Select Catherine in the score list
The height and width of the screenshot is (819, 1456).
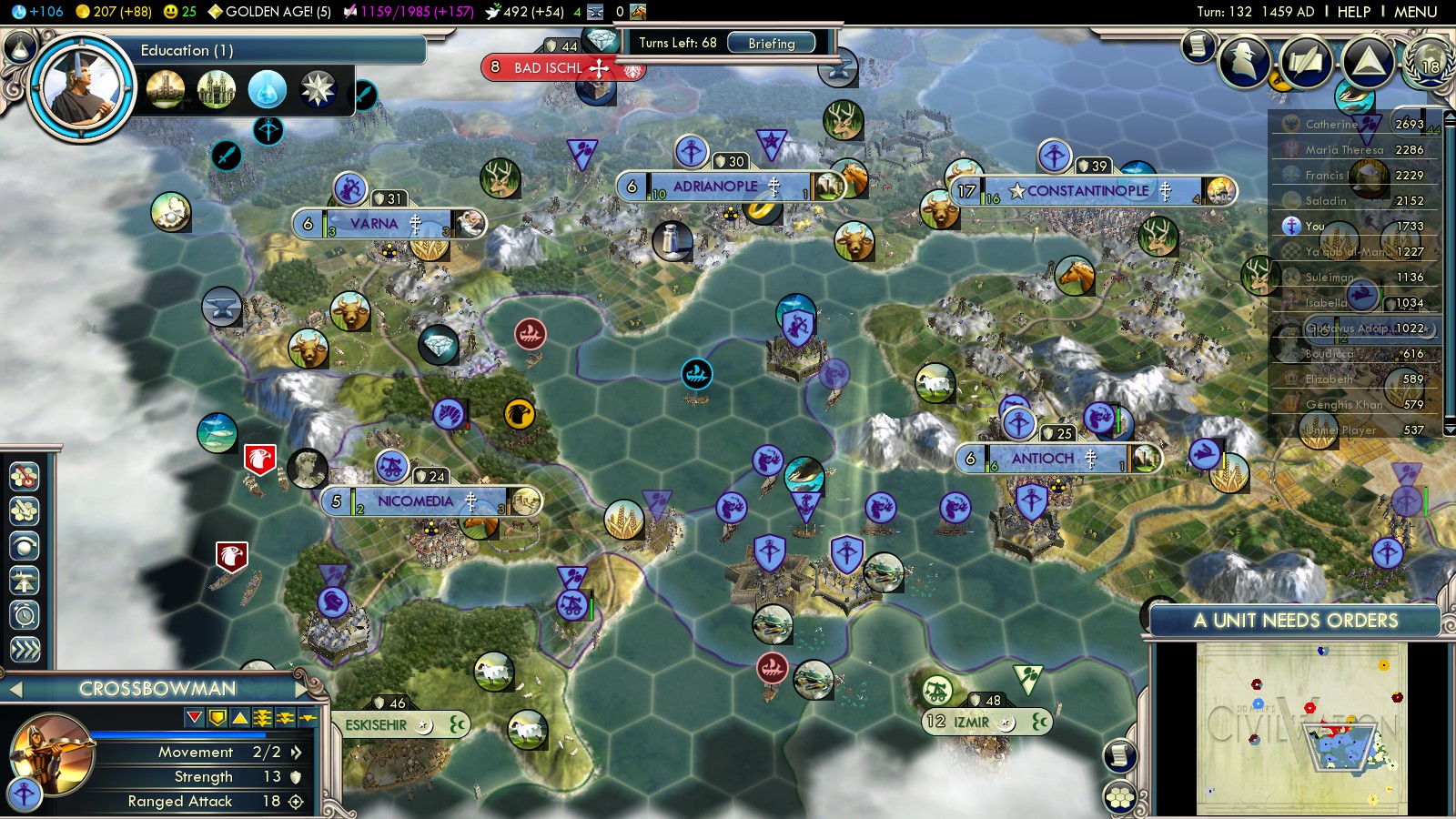click(1330, 124)
